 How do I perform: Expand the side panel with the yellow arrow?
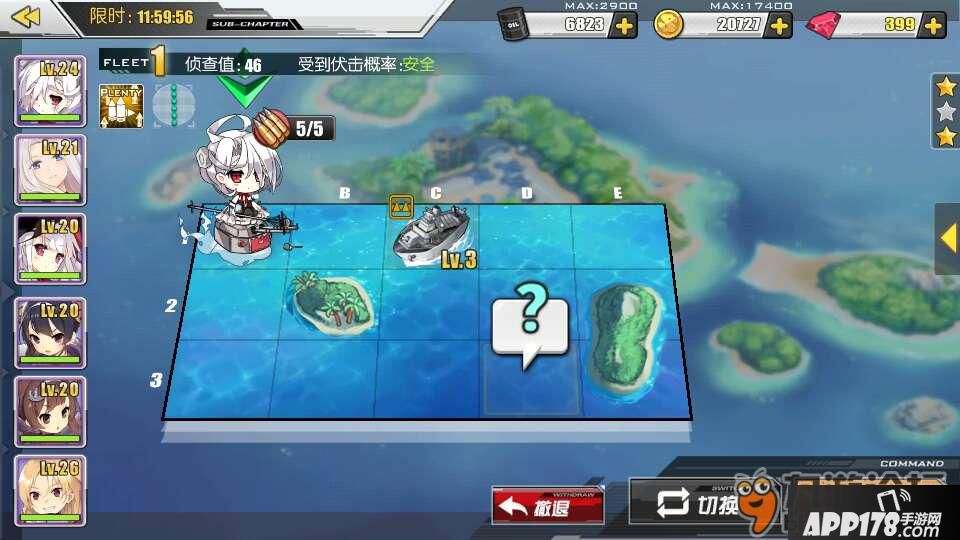[948, 238]
